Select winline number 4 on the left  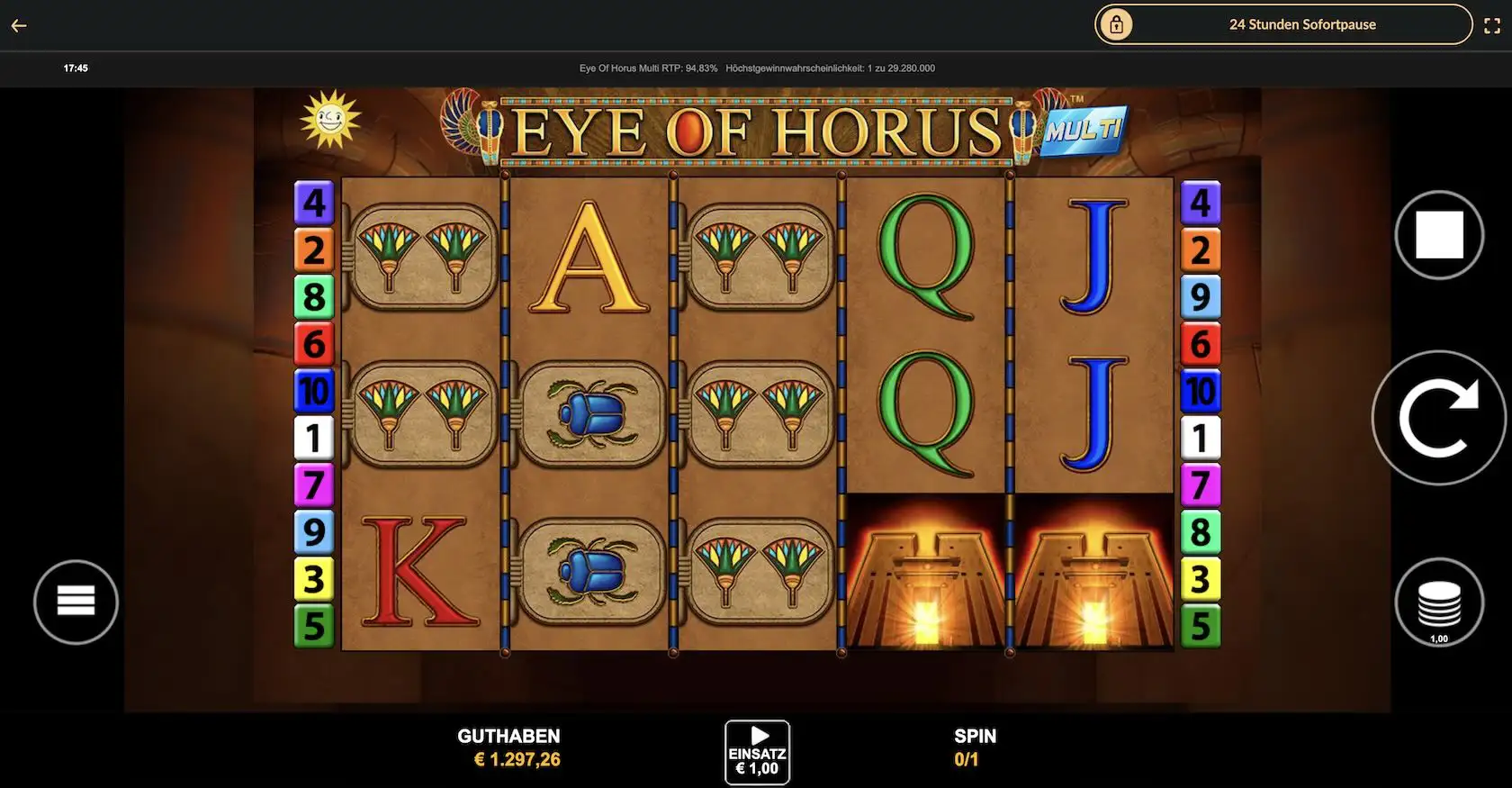pos(313,203)
